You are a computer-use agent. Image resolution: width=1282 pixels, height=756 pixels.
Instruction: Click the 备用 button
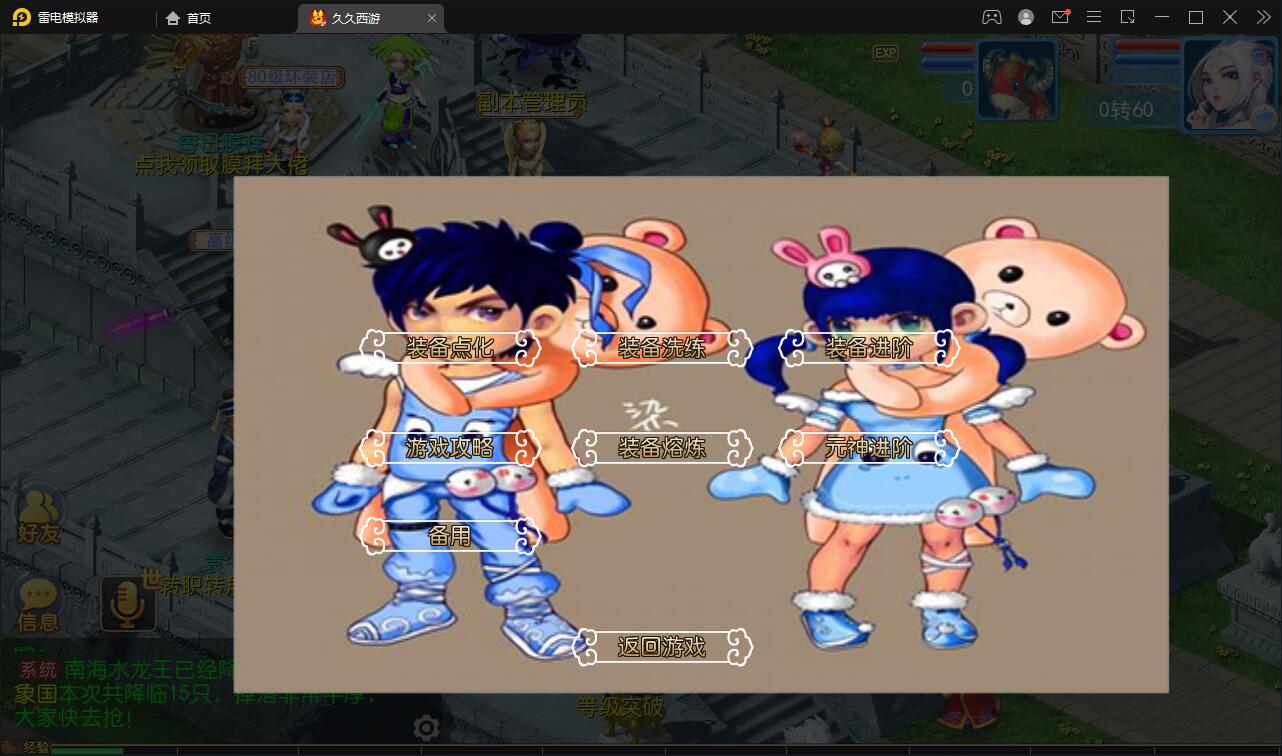(450, 537)
